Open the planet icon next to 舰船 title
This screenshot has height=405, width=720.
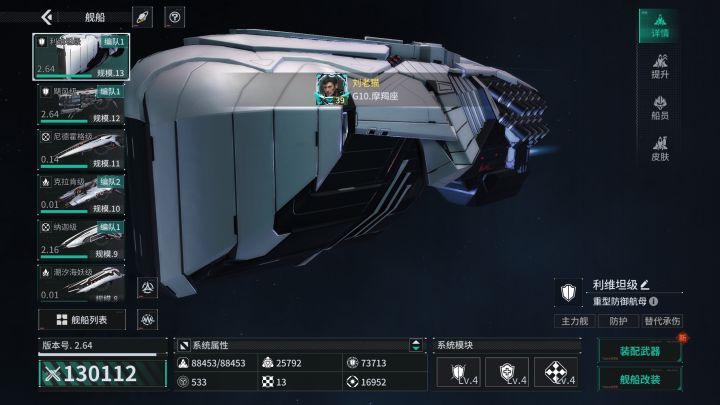143,17
